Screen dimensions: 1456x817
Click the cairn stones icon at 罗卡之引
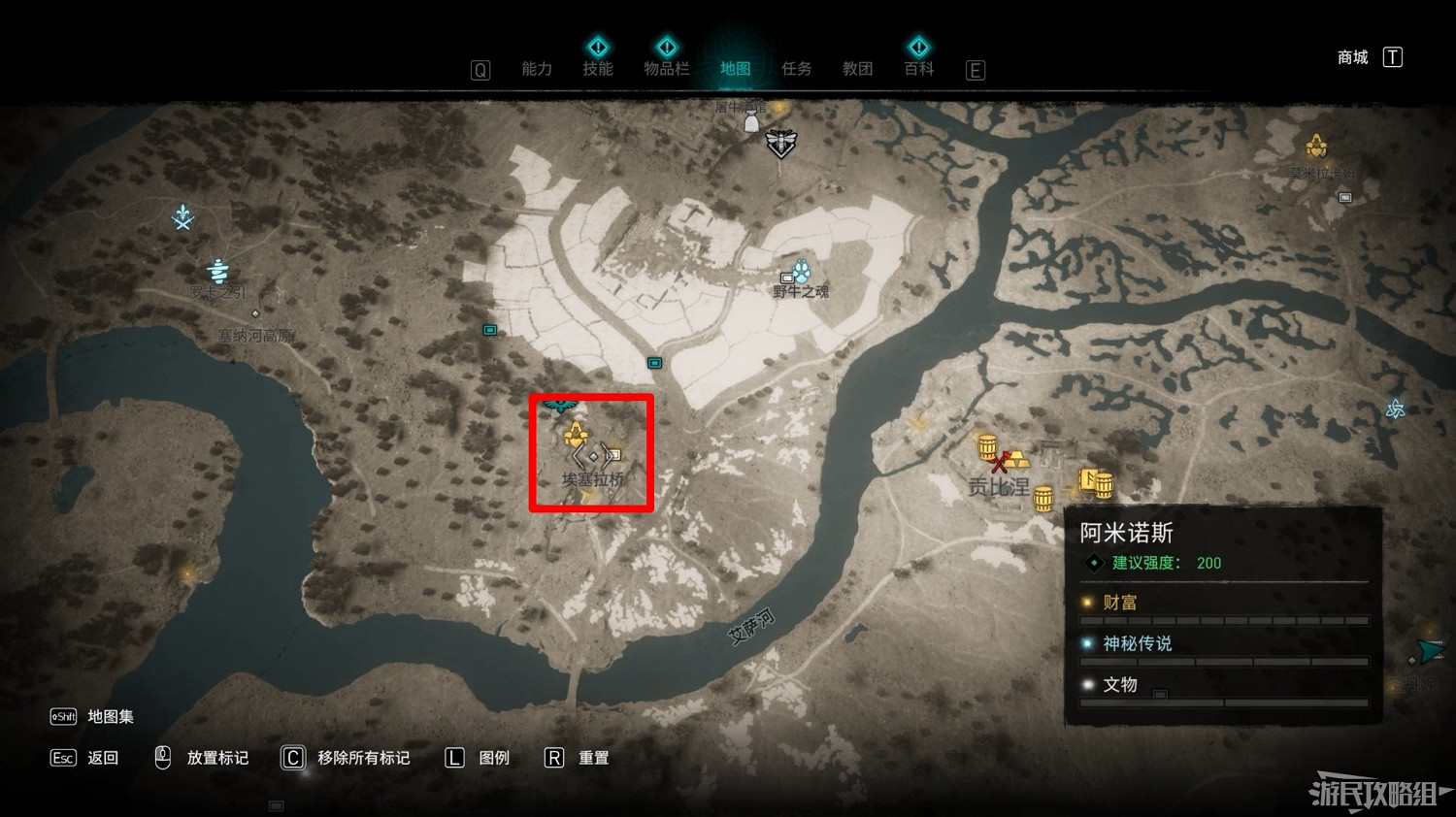pyautogui.click(x=218, y=270)
